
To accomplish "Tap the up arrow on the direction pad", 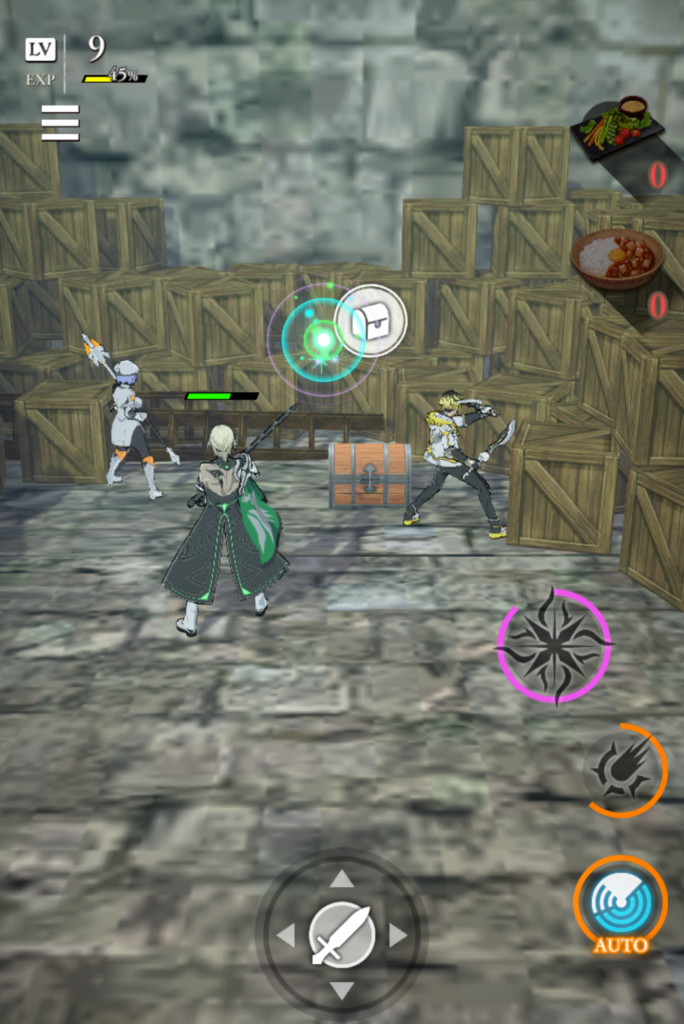I will (342, 879).
